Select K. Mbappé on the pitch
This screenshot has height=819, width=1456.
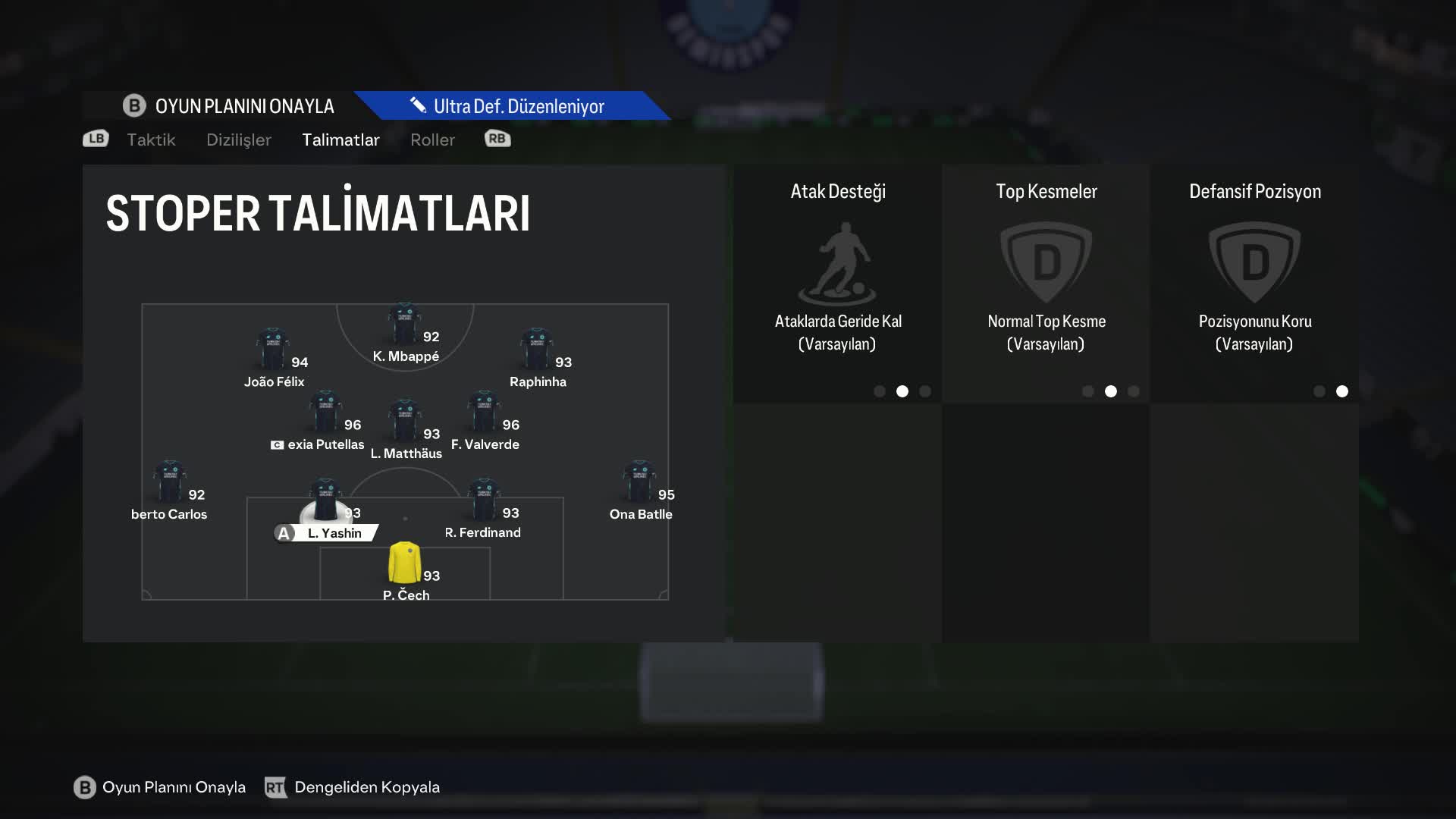click(404, 325)
